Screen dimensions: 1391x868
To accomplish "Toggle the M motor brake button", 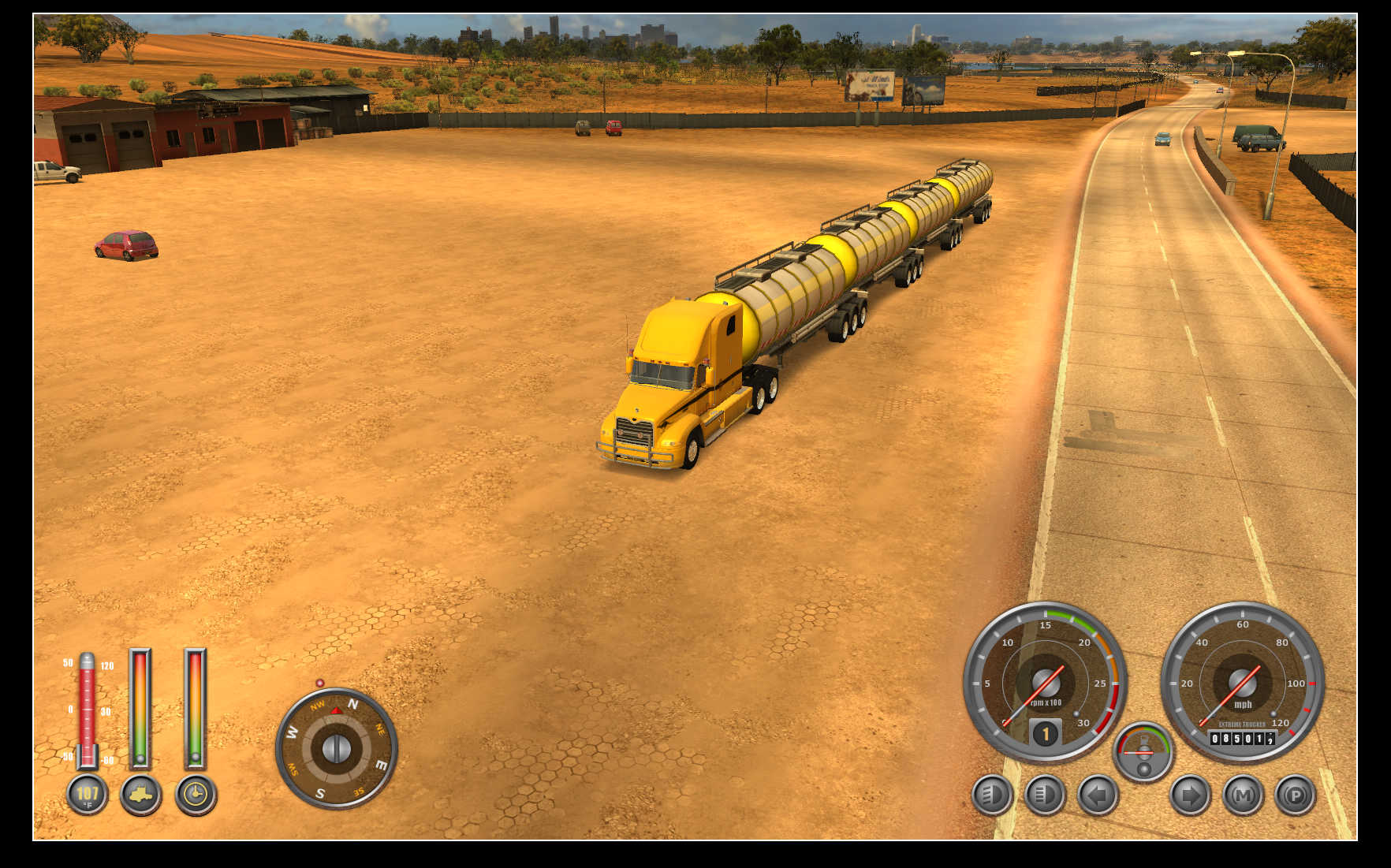I will click(1243, 795).
